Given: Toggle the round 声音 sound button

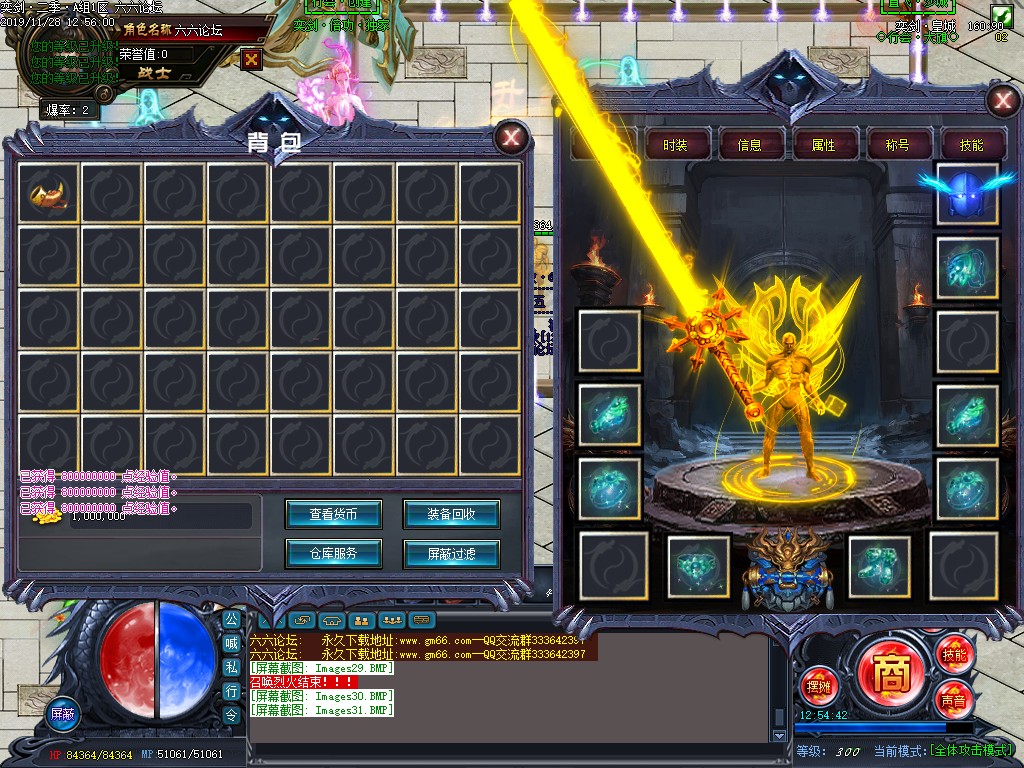Looking at the screenshot, I should (953, 700).
